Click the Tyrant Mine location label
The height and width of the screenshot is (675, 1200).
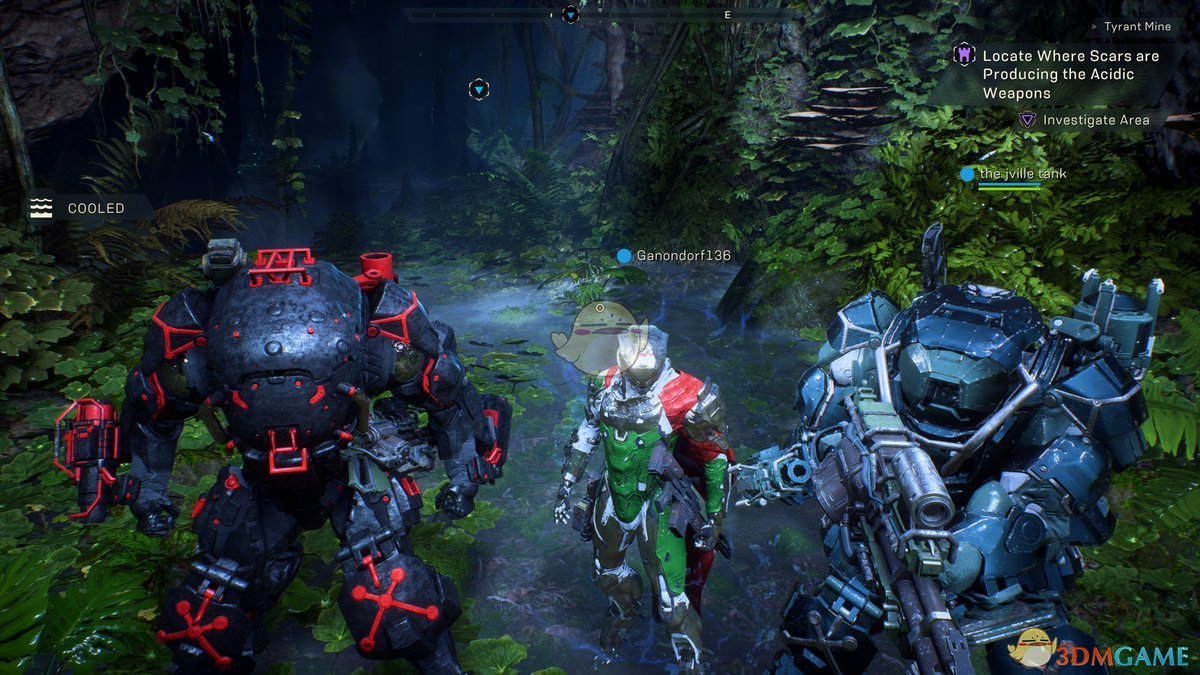tap(1136, 27)
